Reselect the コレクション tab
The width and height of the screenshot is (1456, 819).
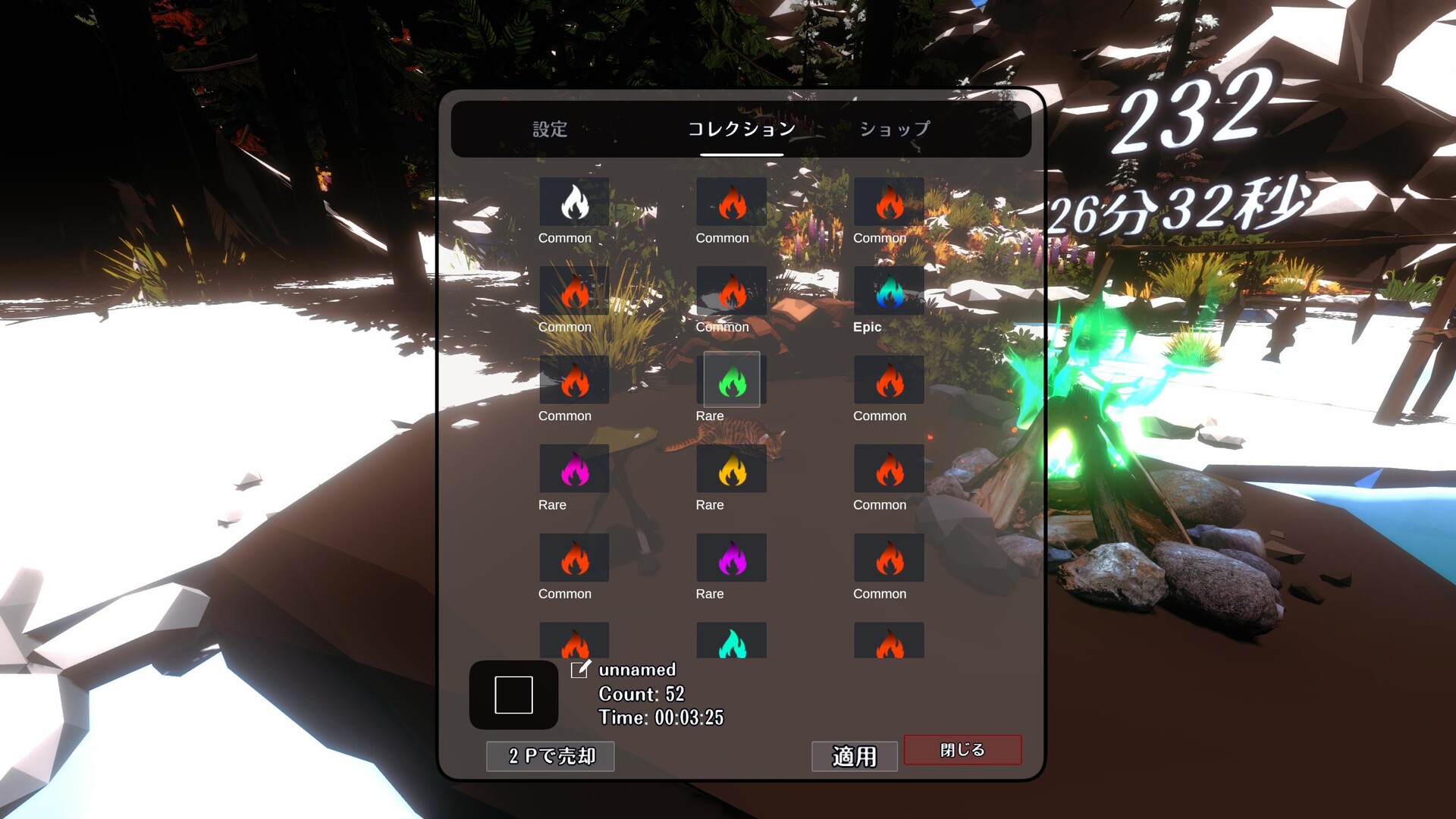pyautogui.click(x=740, y=129)
